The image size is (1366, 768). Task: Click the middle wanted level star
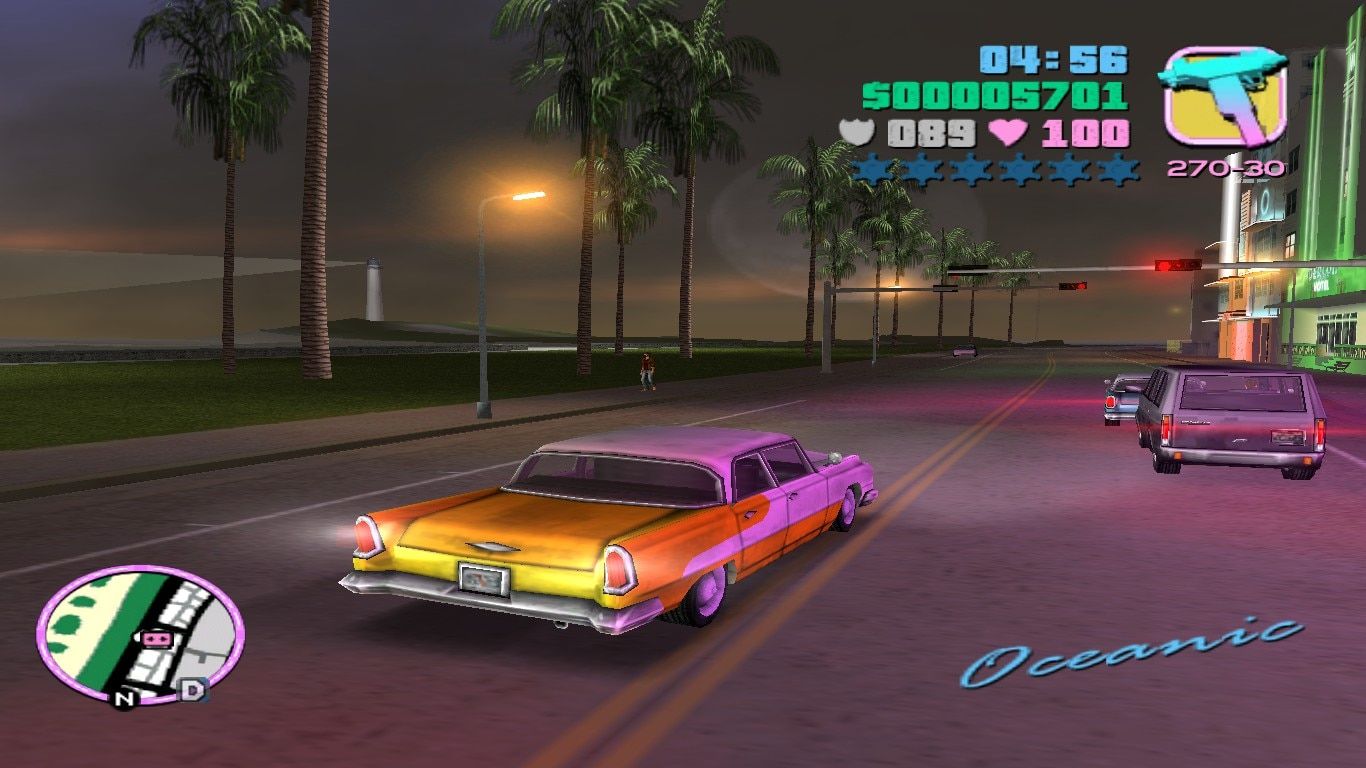993,168
